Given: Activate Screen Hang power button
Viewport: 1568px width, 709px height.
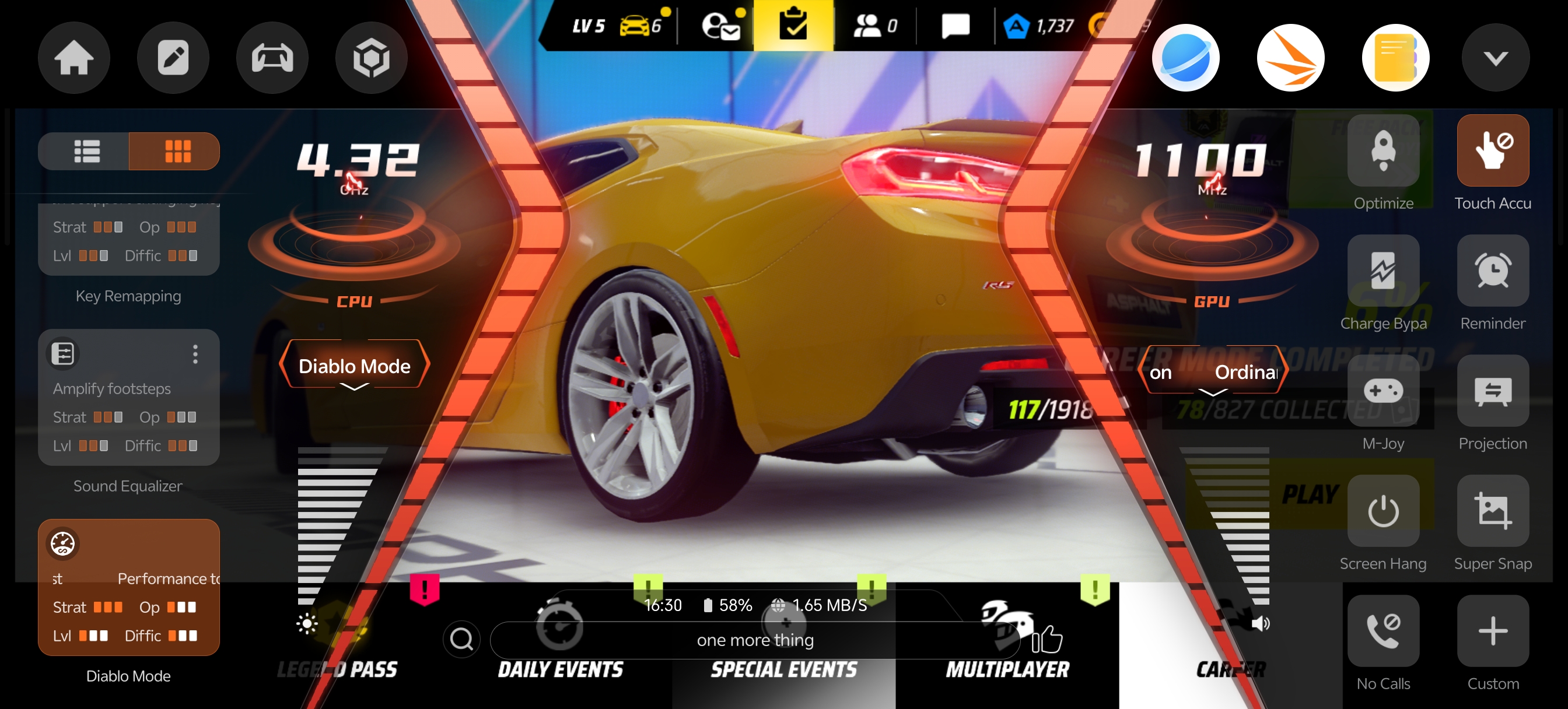Looking at the screenshot, I should pos(1383,511).
